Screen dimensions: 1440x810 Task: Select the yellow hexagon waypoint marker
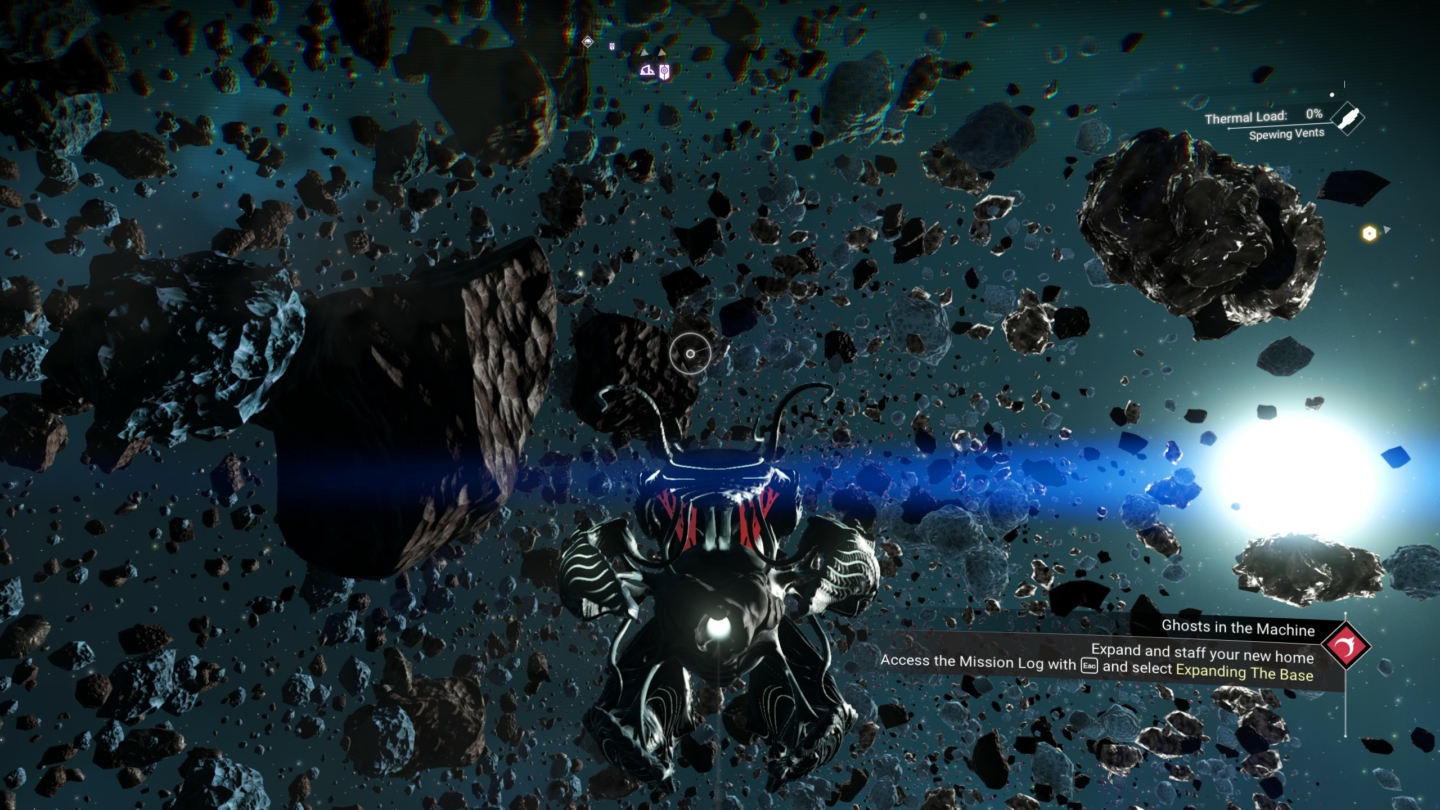point(1369,233)
